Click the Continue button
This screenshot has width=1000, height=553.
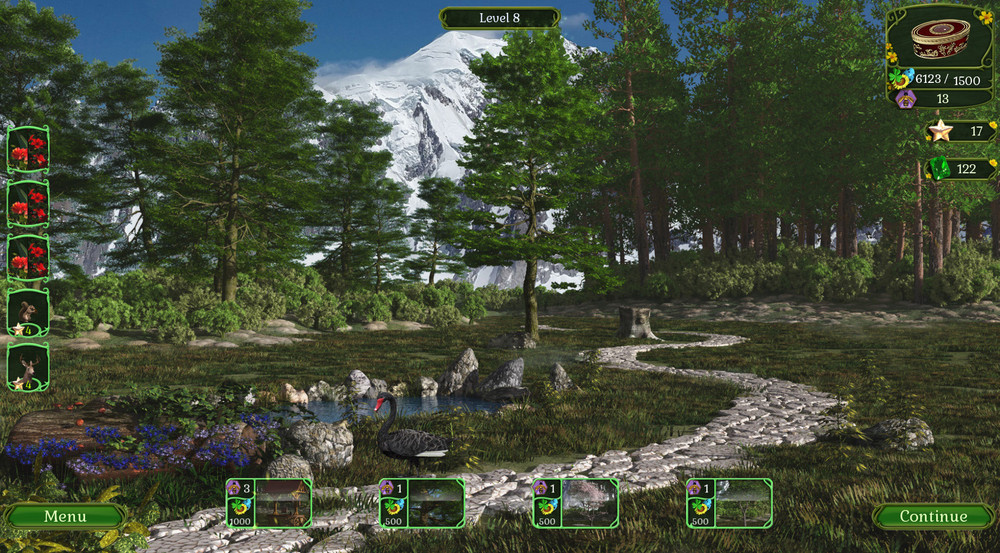point(933,516)
